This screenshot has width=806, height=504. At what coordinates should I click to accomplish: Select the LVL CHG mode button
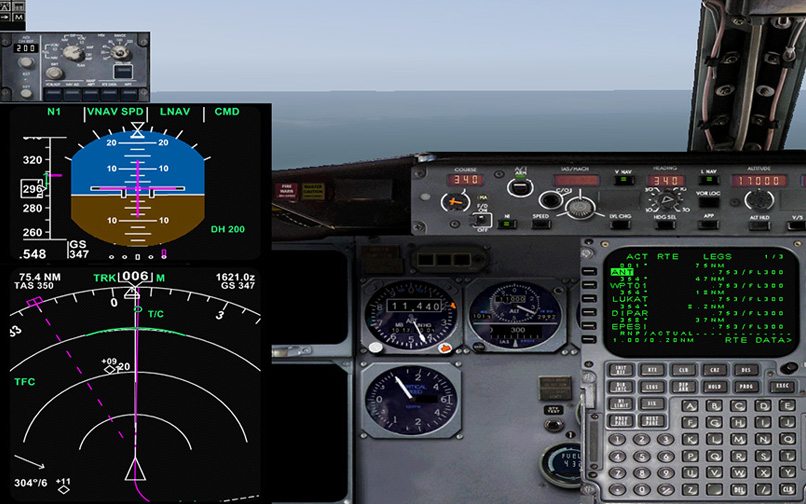point(620,223)
